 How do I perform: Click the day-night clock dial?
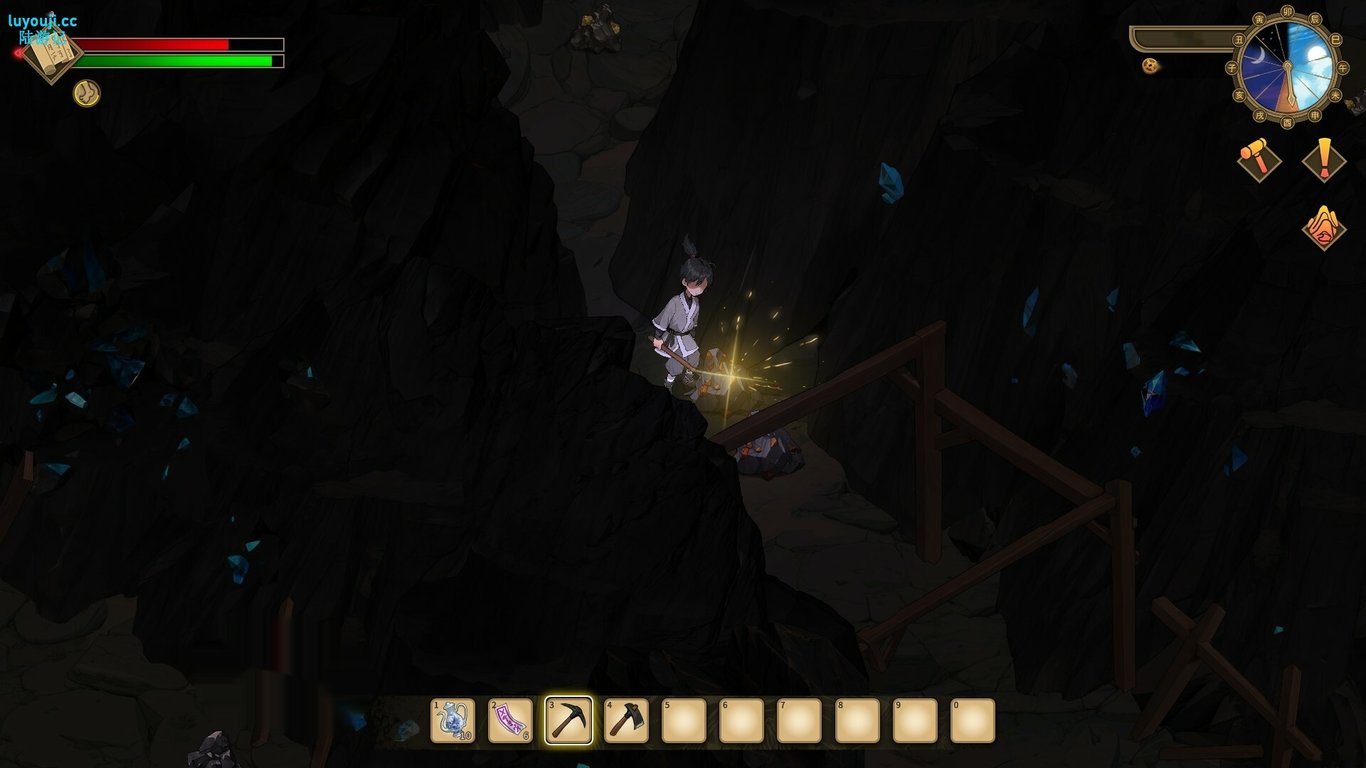(1288, 66)
